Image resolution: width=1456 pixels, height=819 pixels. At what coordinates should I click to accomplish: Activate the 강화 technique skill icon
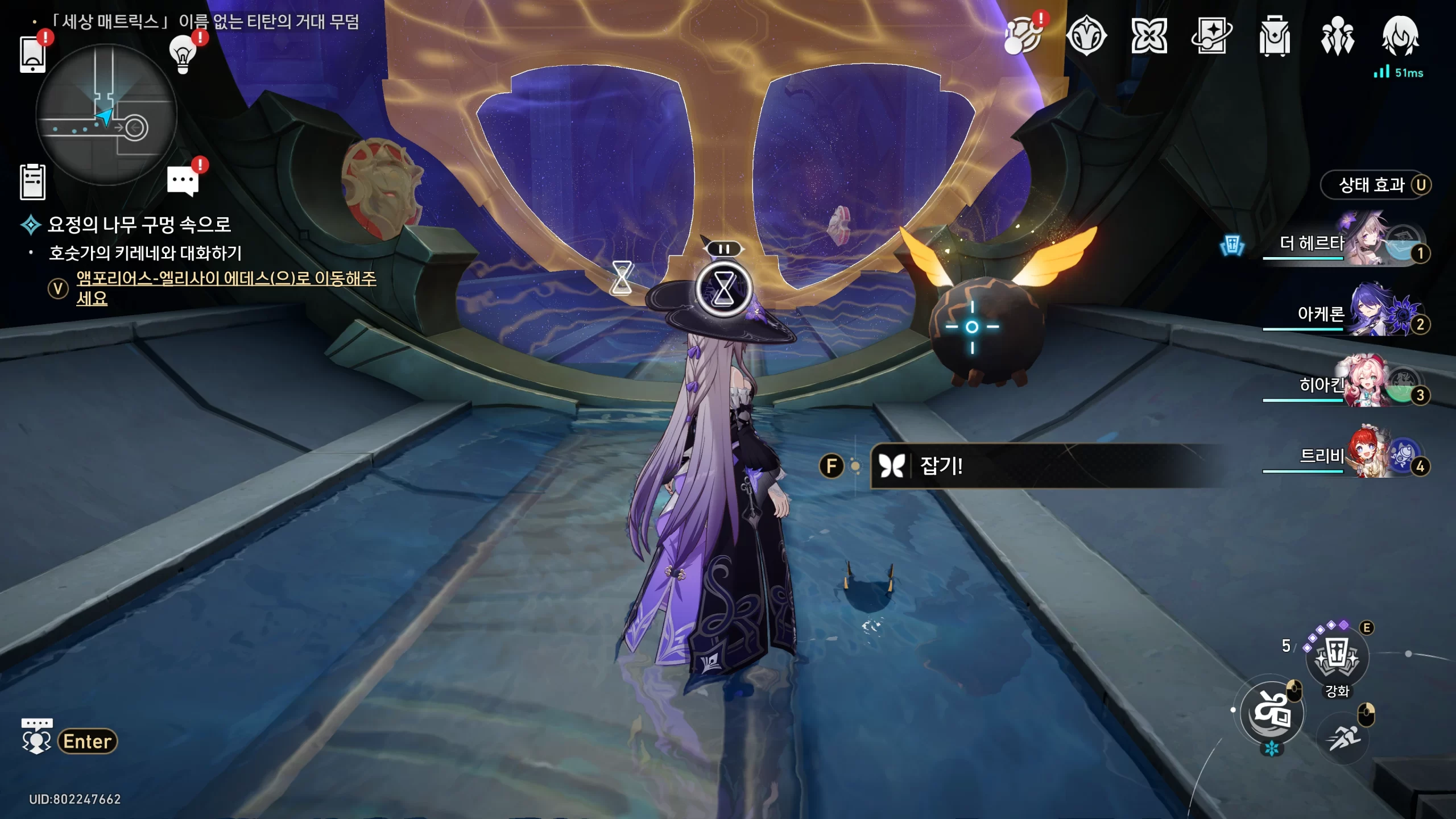pyautogui.click(x=1337, y=657)
